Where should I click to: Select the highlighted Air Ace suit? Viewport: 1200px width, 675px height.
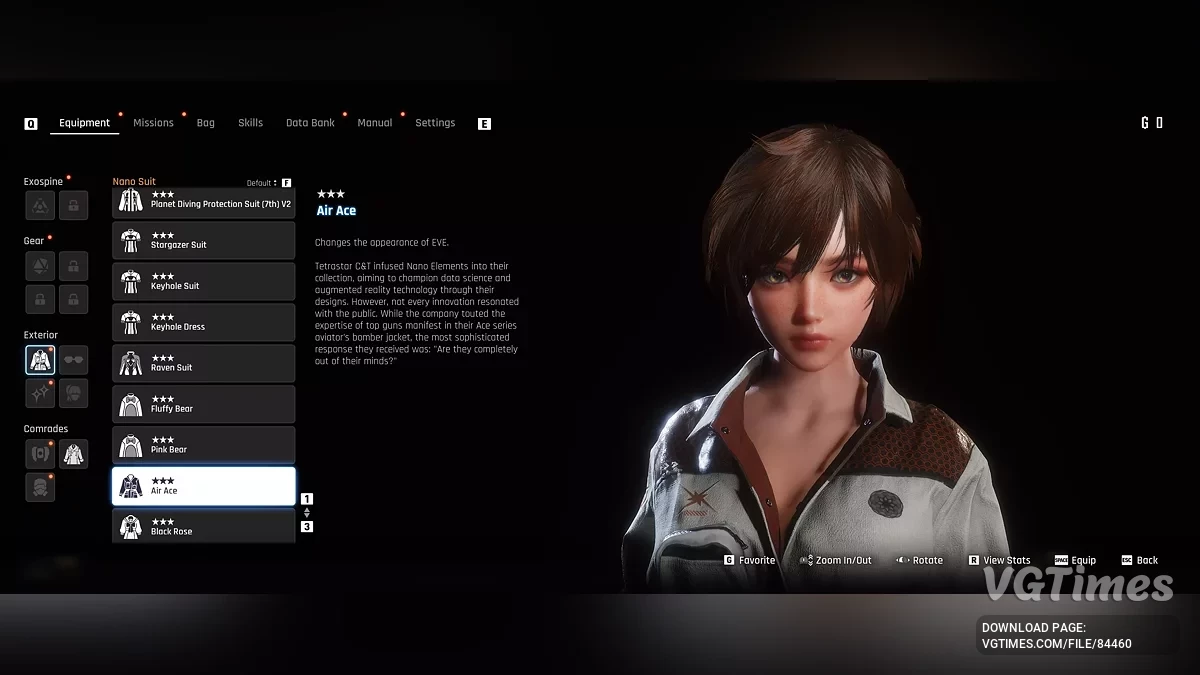pyautogui.click(x=203, y=486)
